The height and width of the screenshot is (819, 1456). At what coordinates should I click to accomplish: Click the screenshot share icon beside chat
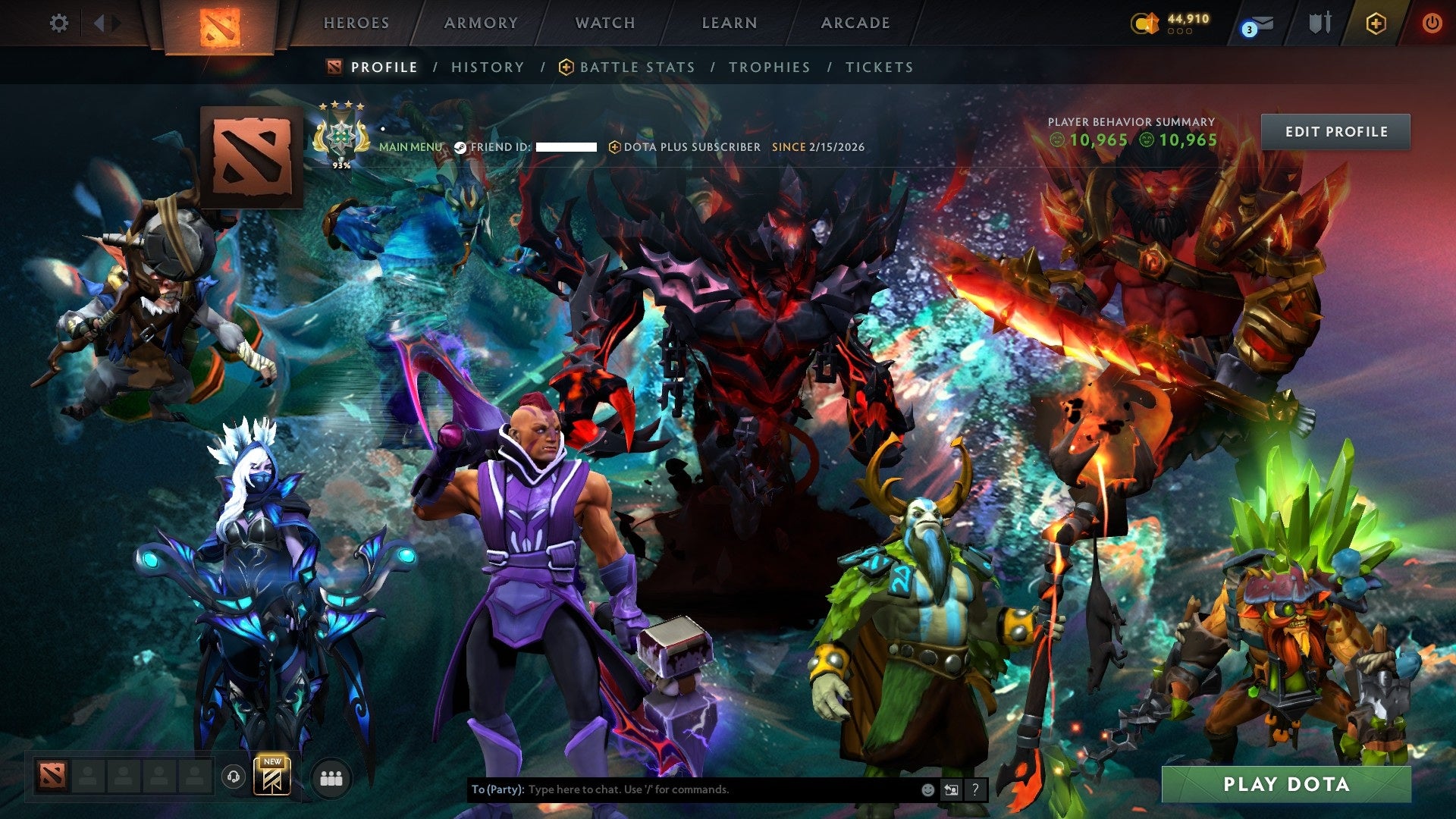tap(951, 789)
